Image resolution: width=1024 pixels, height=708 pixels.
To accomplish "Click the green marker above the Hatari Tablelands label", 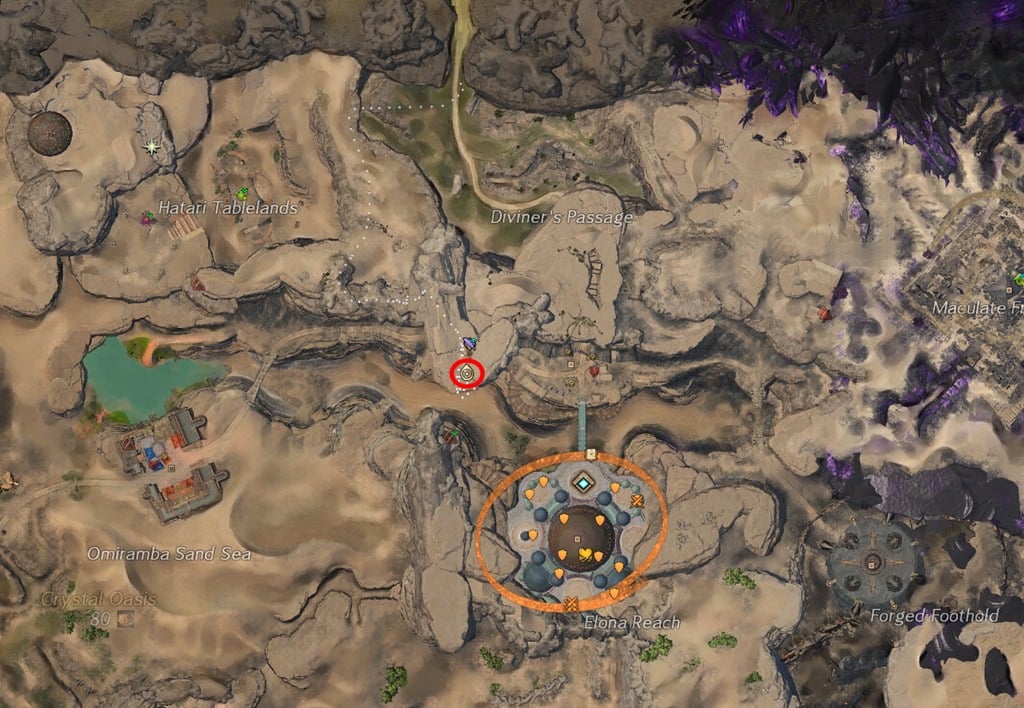I will coord(240,193).
